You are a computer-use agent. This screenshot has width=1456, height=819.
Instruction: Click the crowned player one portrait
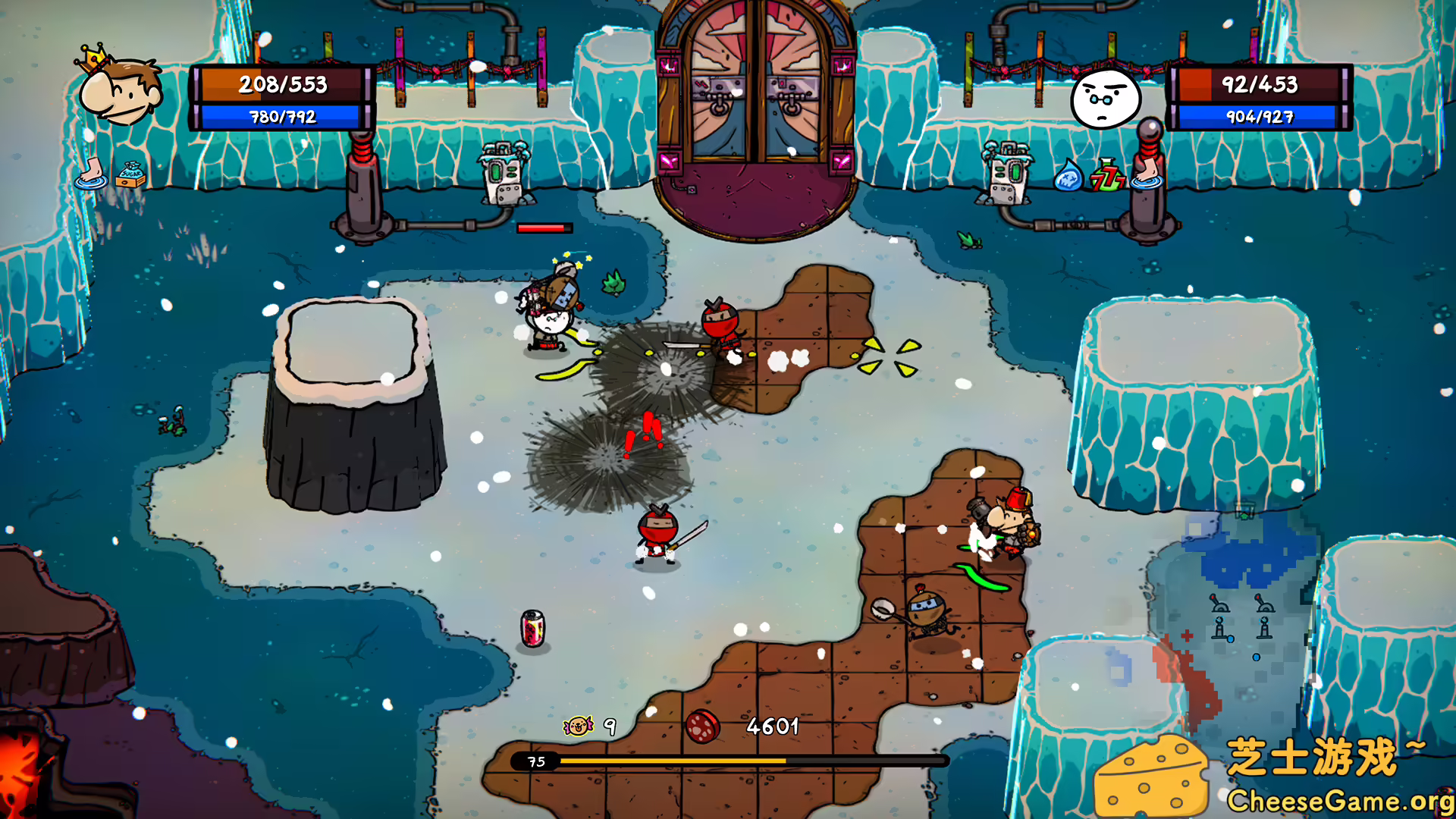pyautogui.click(x=120, y=89)
